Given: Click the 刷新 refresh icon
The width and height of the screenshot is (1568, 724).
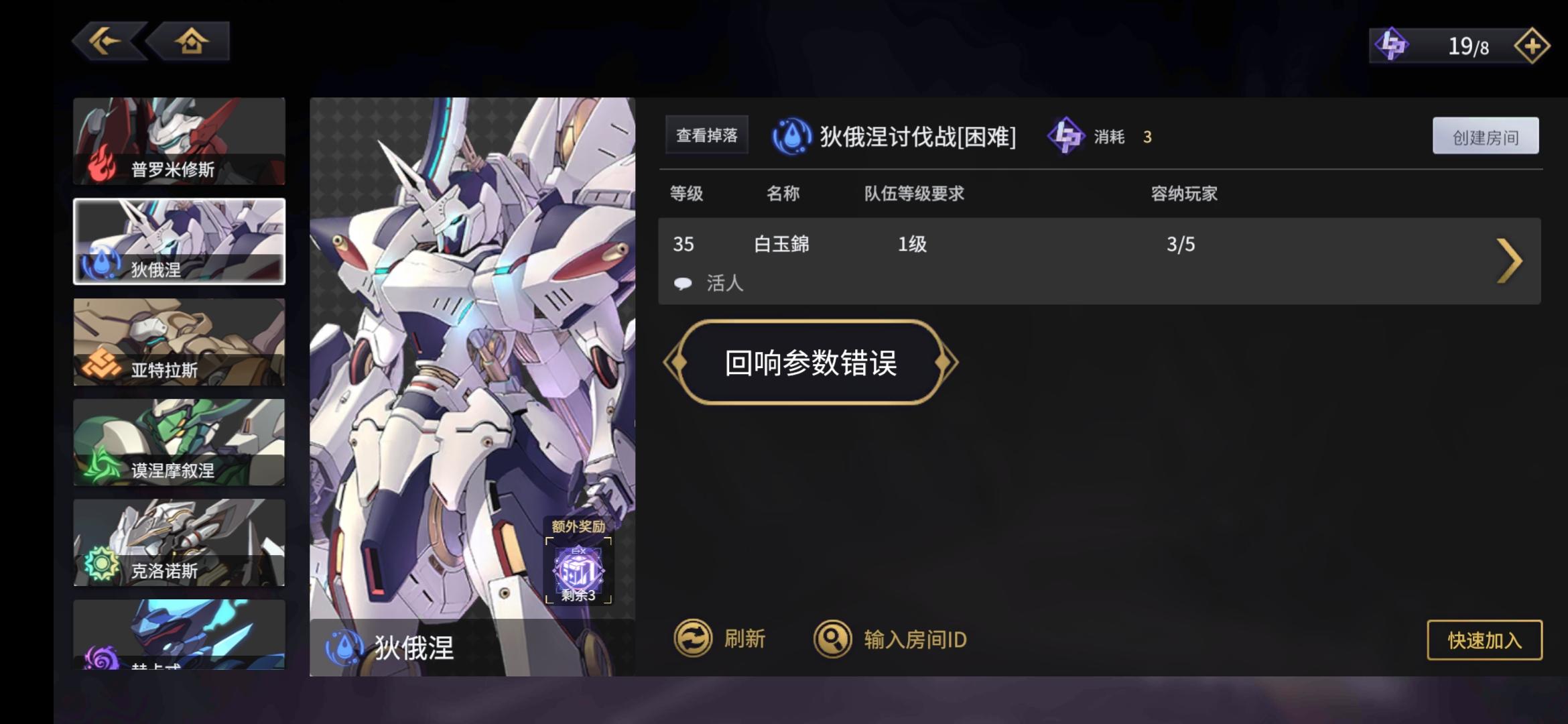Looking at the screenshot, I should pyautogui.click(x=693, y=639).
